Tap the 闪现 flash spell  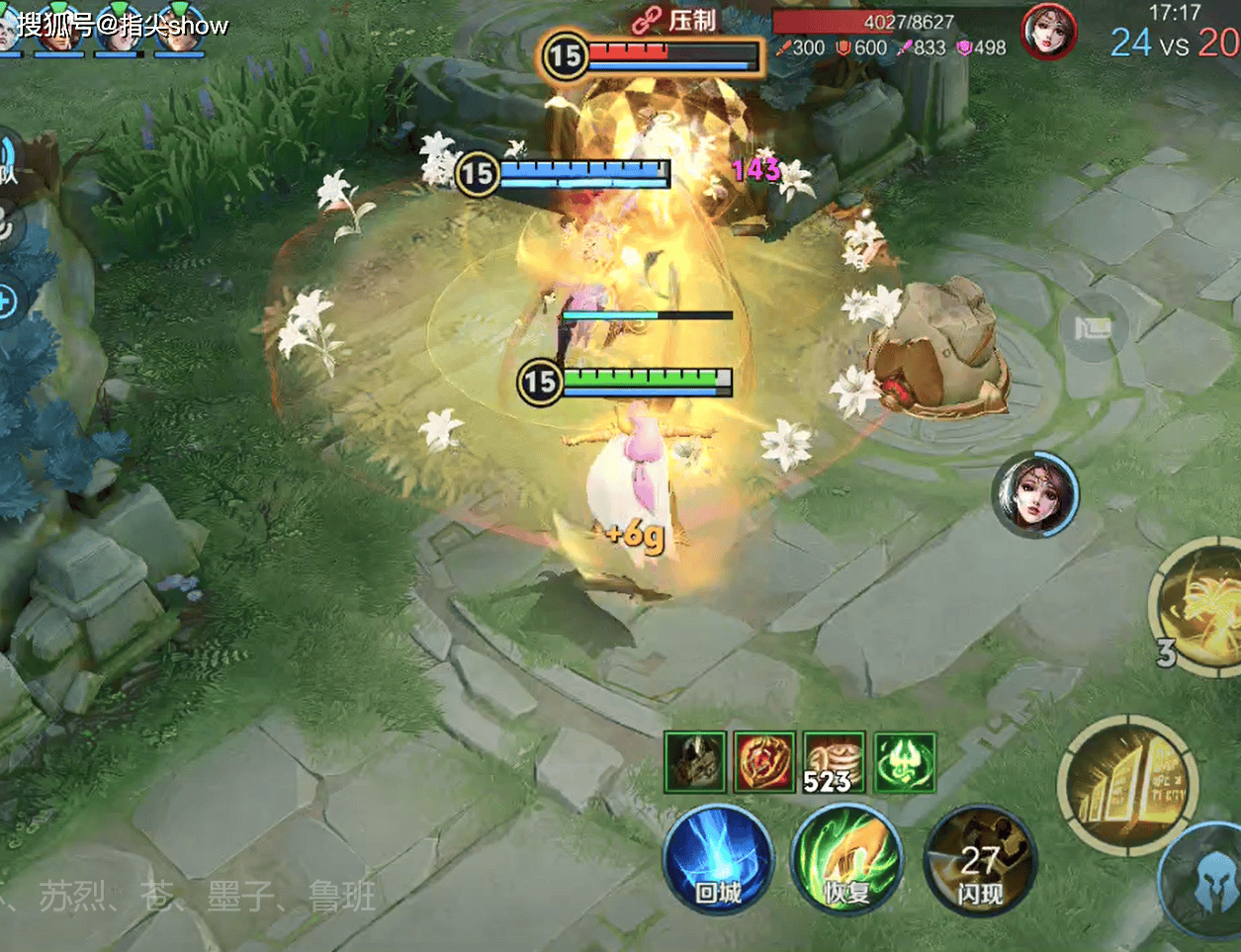tap(979, 862)
